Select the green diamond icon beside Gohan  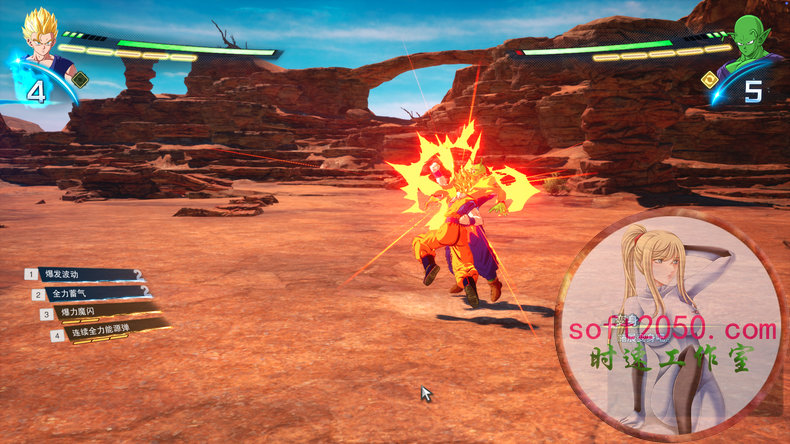[81, 79]
